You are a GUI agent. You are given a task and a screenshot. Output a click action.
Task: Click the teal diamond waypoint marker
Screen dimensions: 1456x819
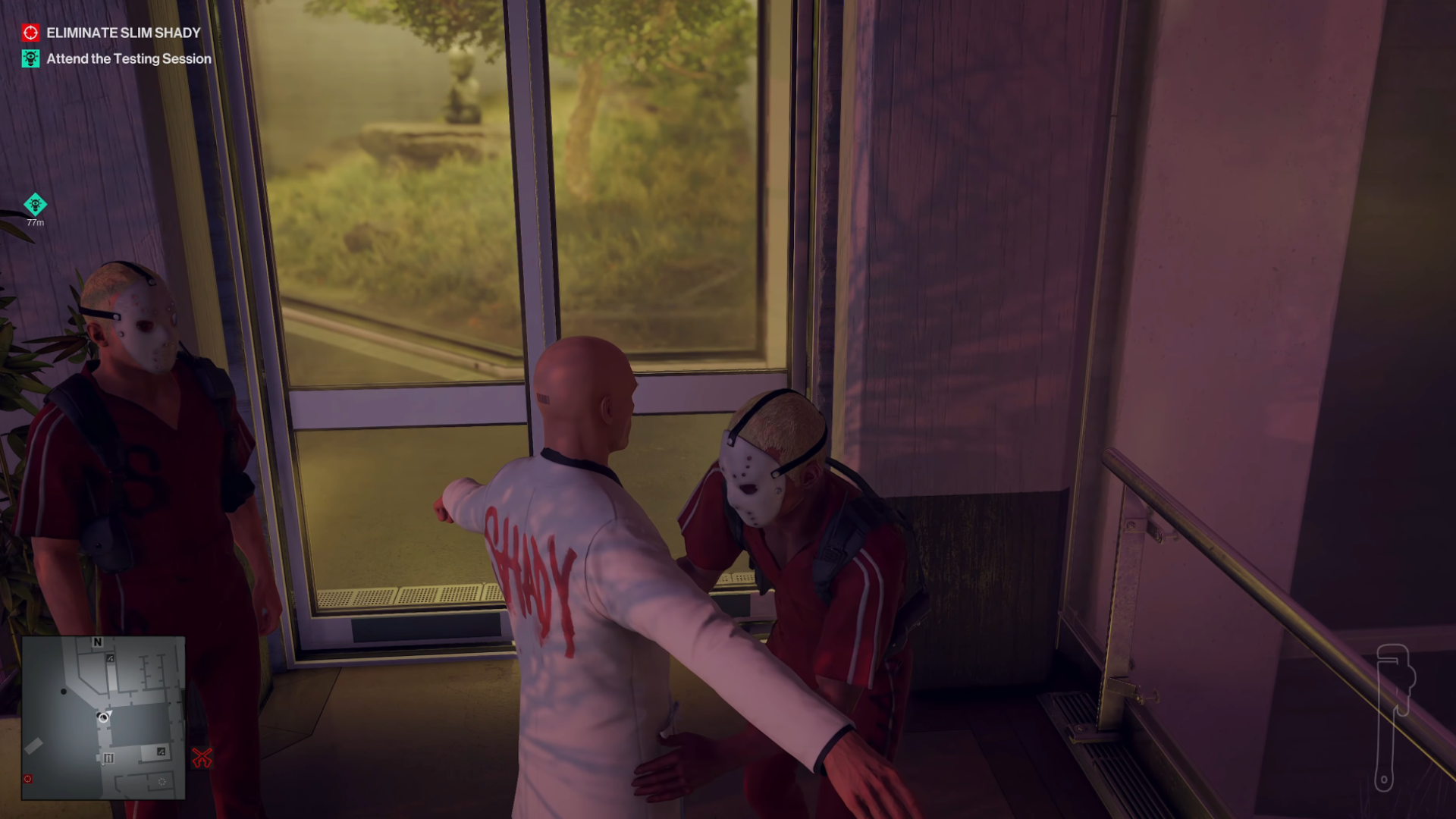(x=35, y=203)
